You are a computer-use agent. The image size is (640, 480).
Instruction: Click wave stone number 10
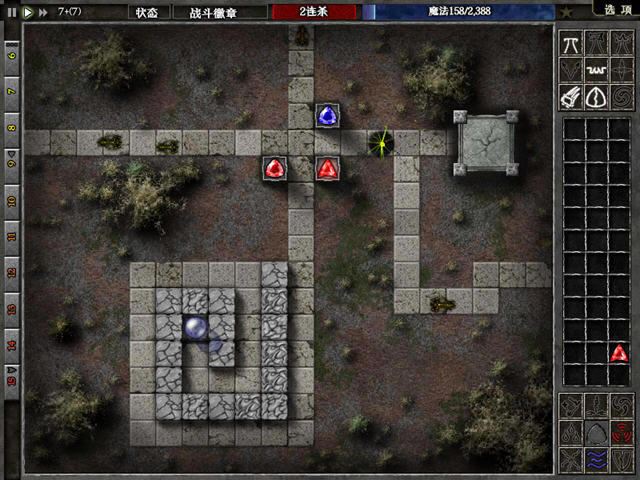tap(12, 199)
